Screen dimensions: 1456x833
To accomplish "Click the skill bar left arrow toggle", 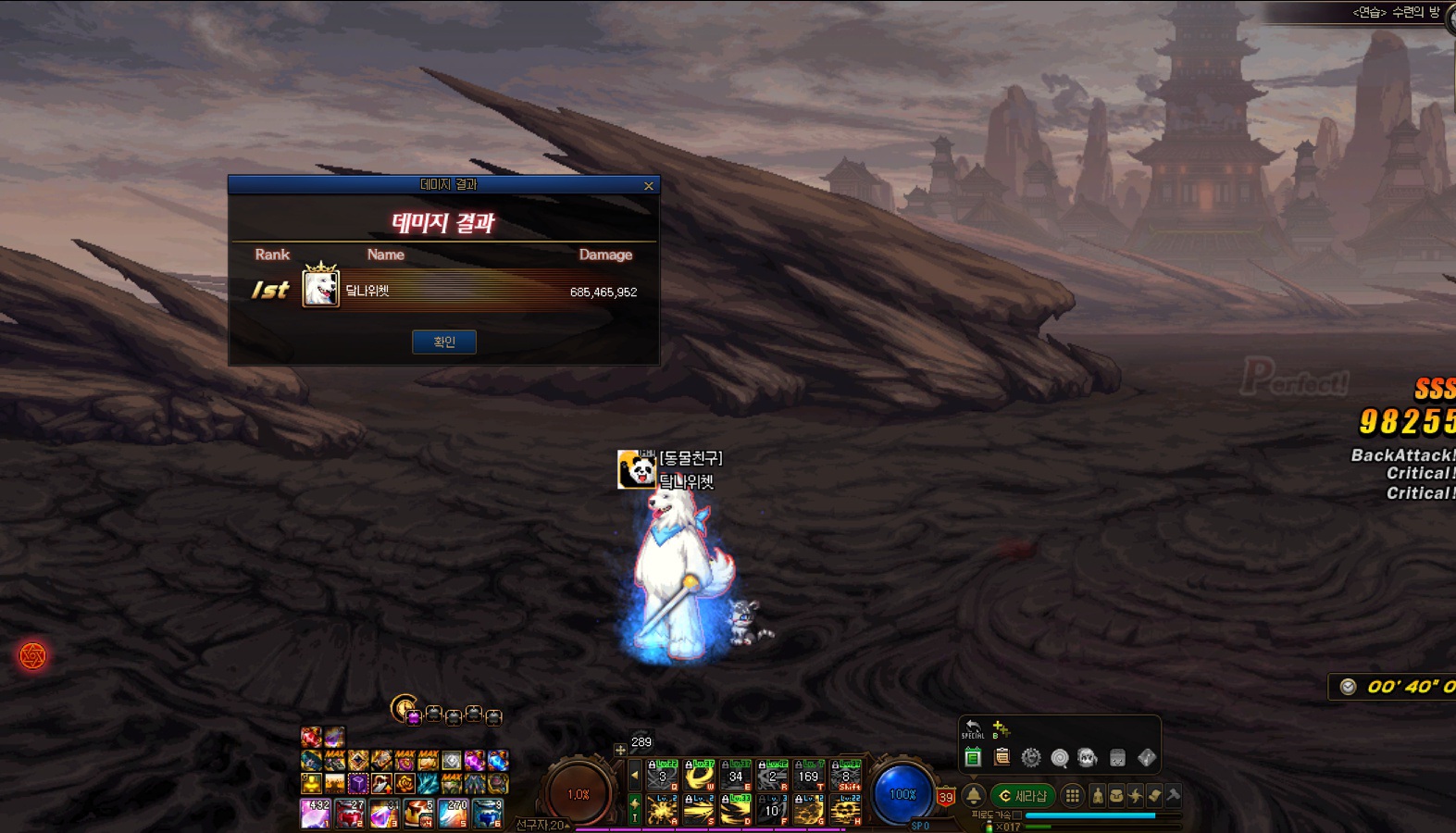I will (635, 775).
